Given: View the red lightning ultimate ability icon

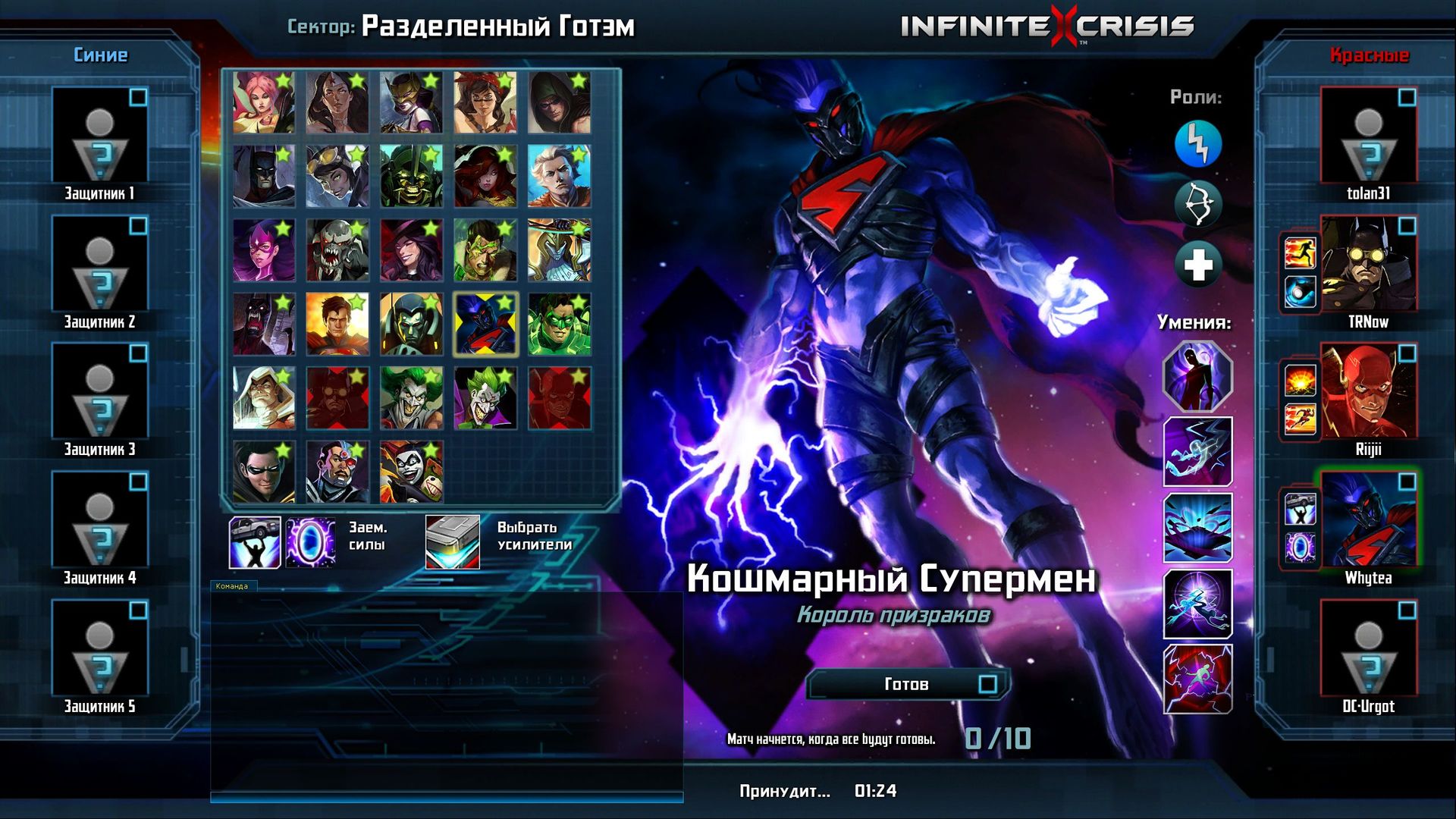Looking at the screenshot, I should (1198, 679).
